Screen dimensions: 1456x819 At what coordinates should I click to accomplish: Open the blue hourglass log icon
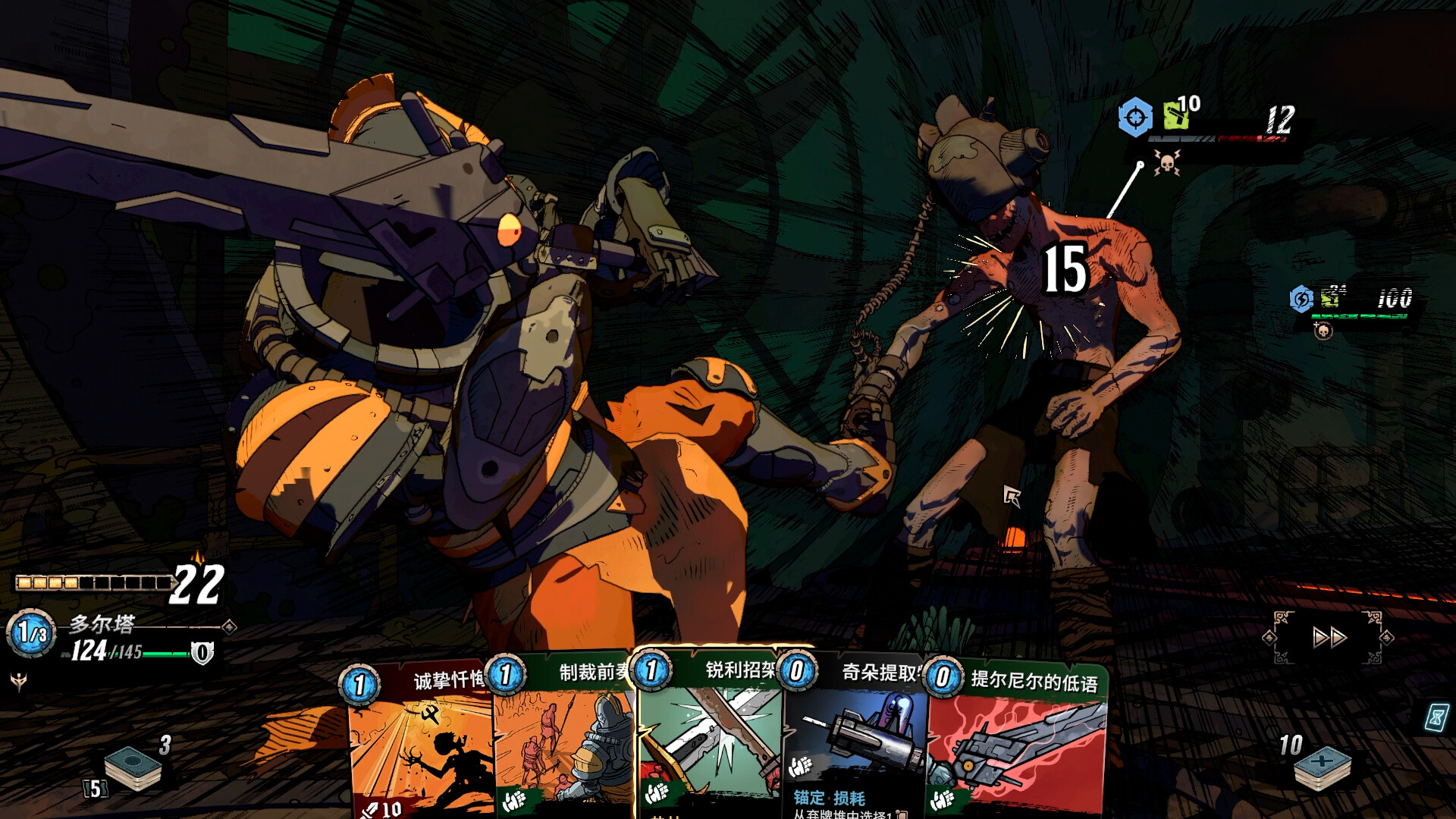(1436, 717)
